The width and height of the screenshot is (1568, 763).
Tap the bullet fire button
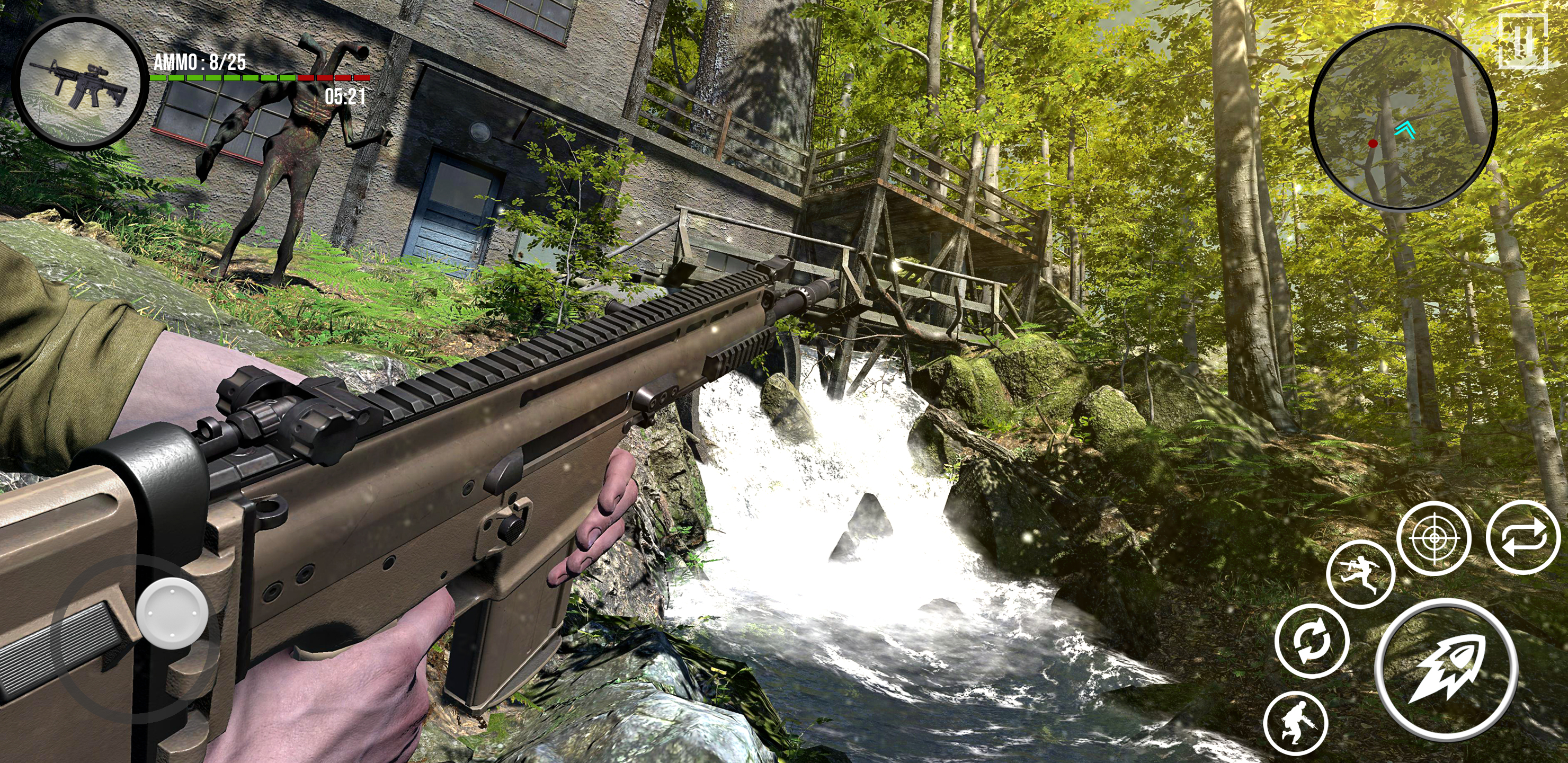tap(1445, 668)
